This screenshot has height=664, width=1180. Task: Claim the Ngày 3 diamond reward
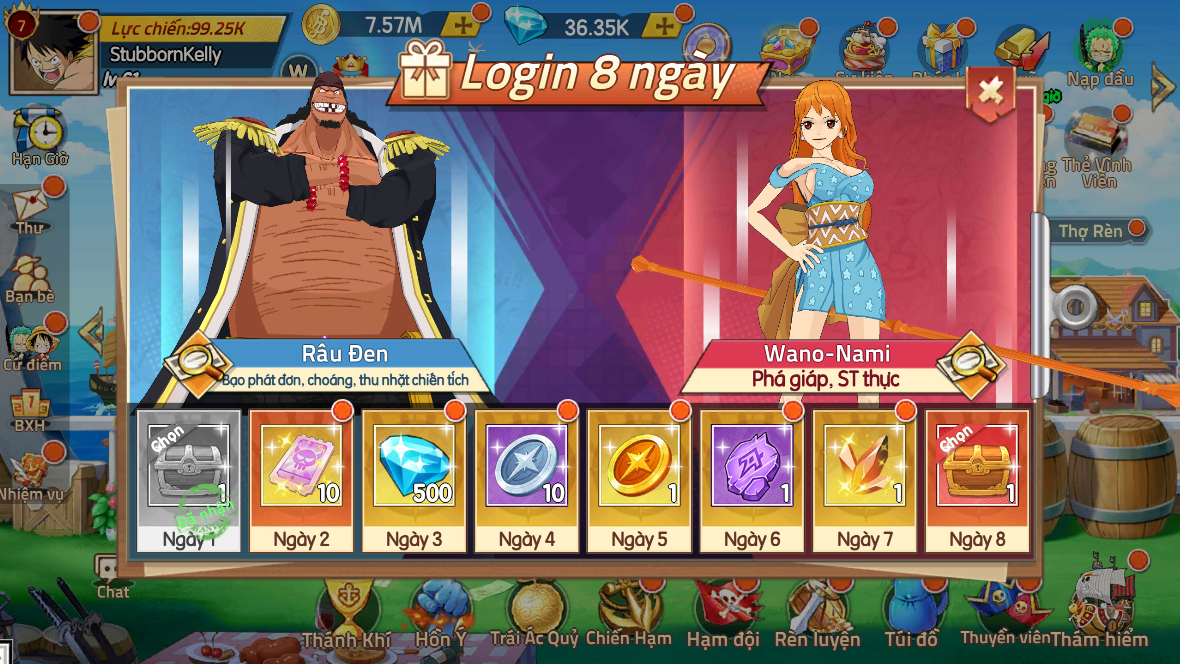pyautogui.click(x=414, y=469)
